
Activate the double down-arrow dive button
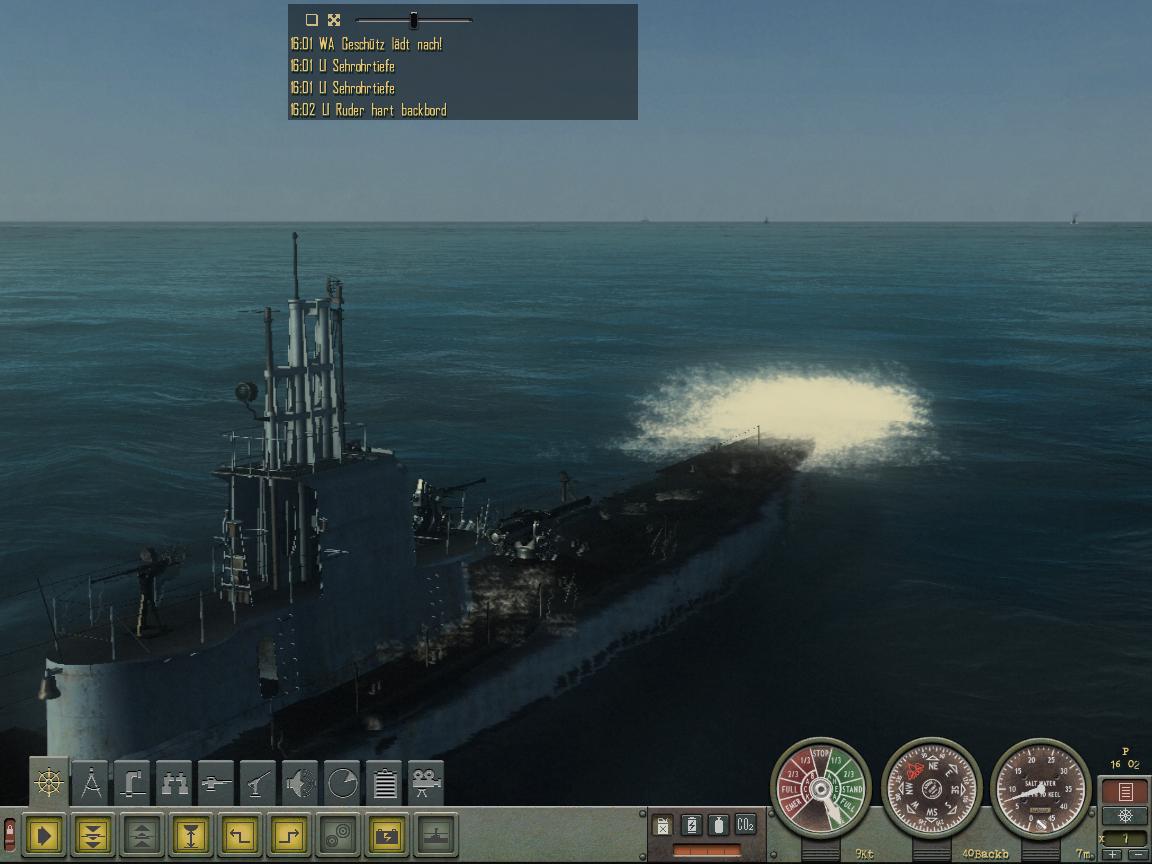[x=94, y=835]
